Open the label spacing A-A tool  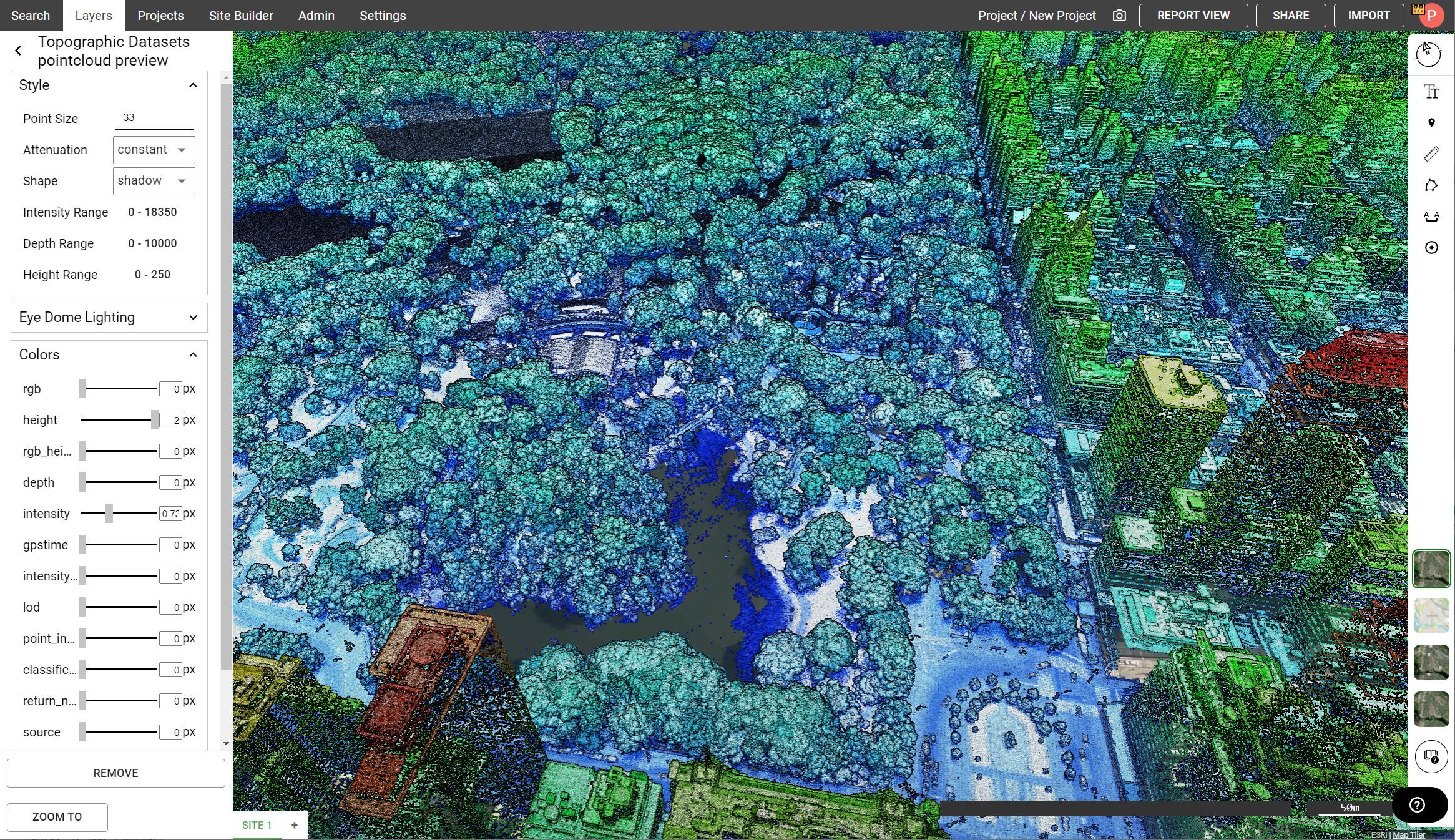(x=1431, y=216)
